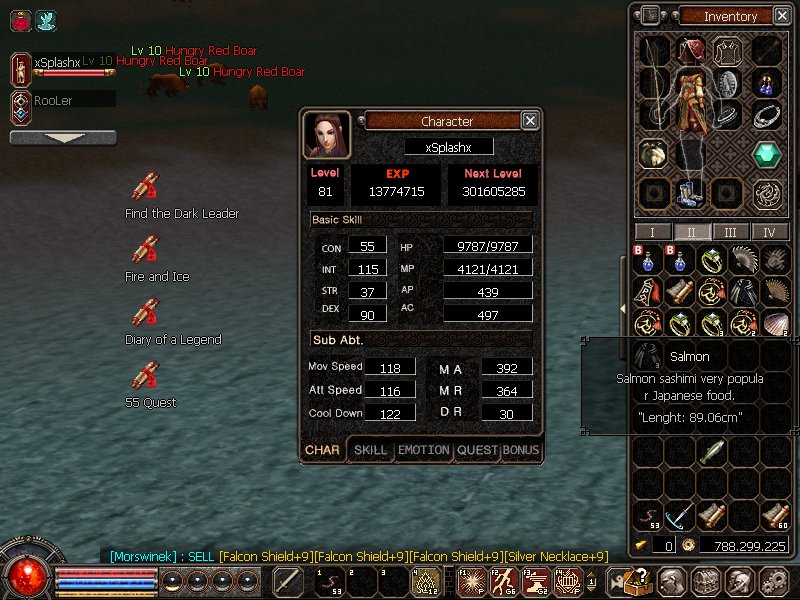Screen dimensions: 800x600
Task: Show the QUEST tab
Action: tap(477, 450)
